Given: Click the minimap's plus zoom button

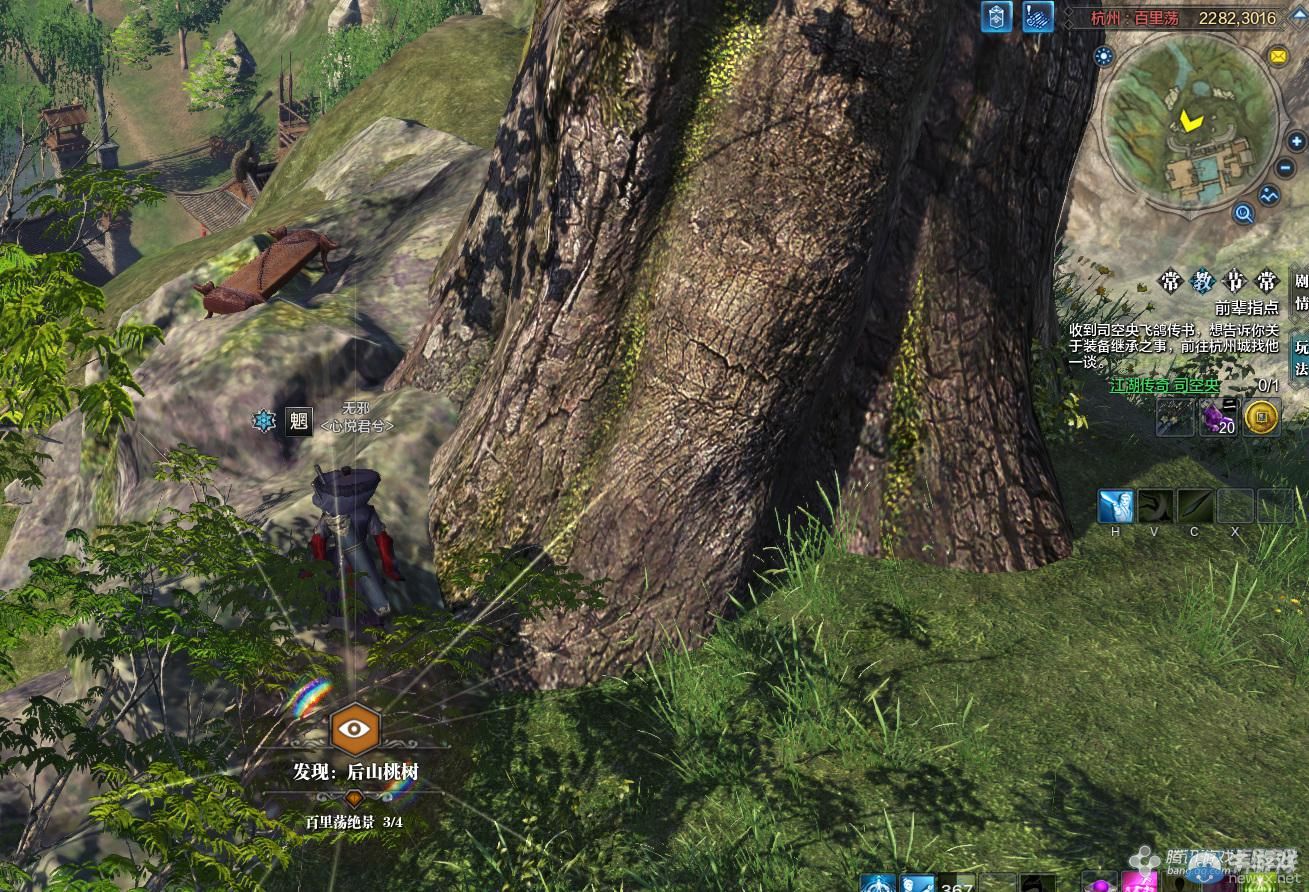Looking at the screenshot, I should click(x=1297, y=142).
